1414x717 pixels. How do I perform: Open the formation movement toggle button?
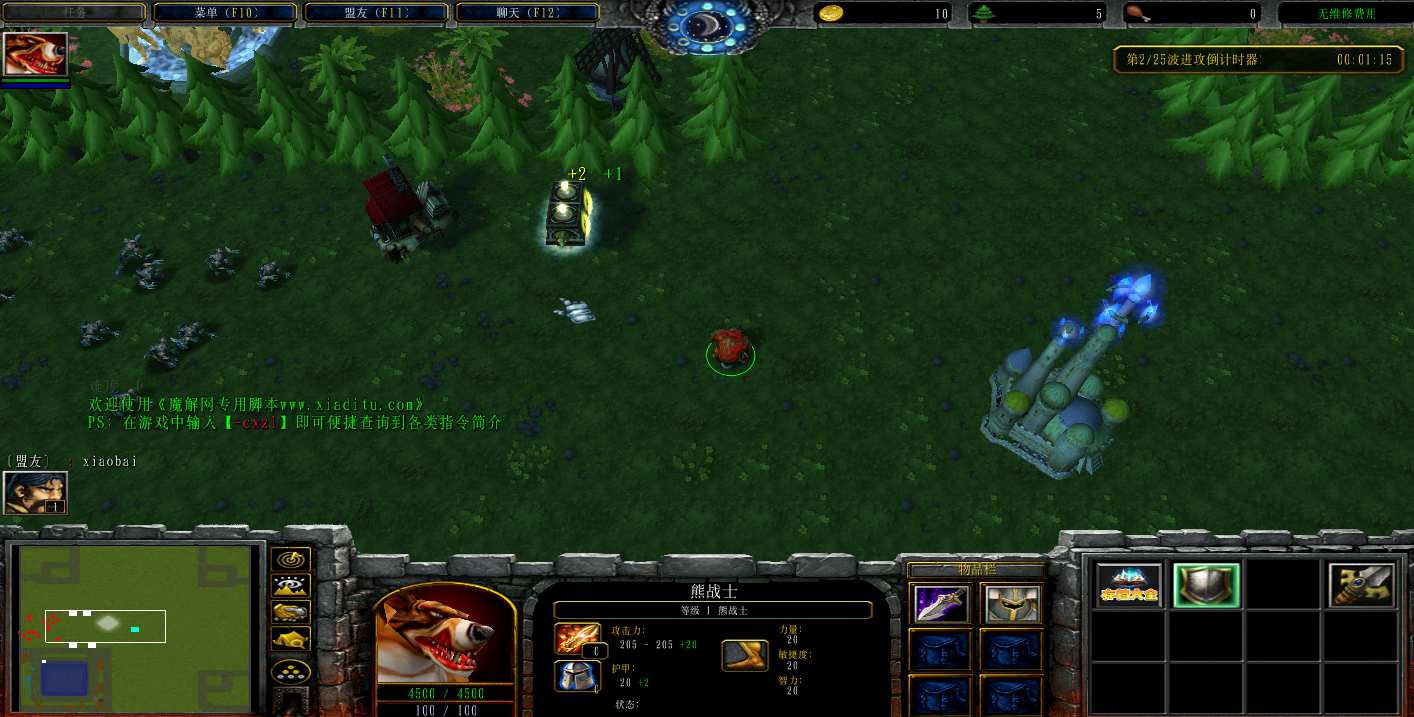click(x=291, y=671)
